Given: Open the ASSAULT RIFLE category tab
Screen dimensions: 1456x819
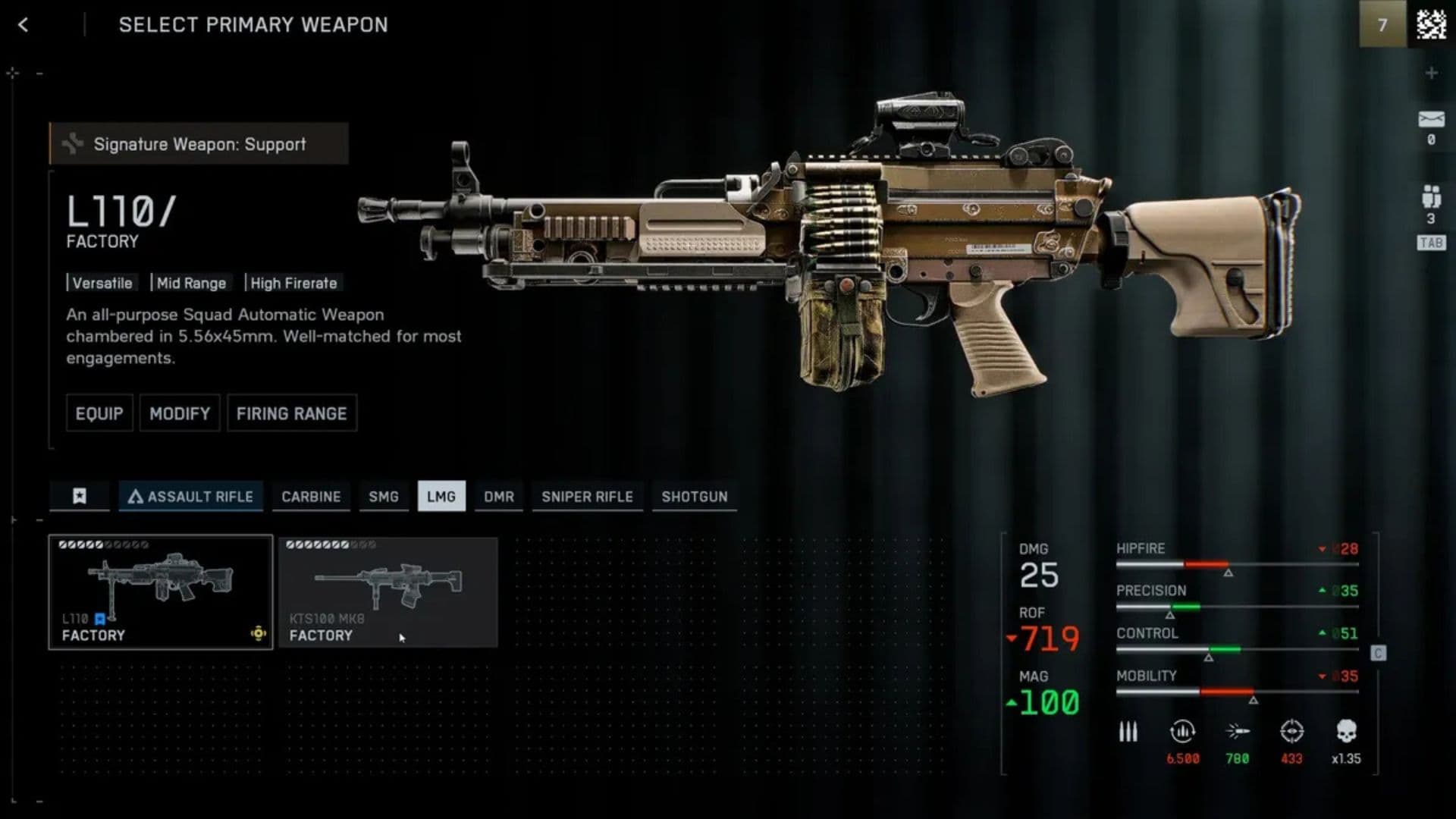Looking at the screenshot, I should (190, 497).
